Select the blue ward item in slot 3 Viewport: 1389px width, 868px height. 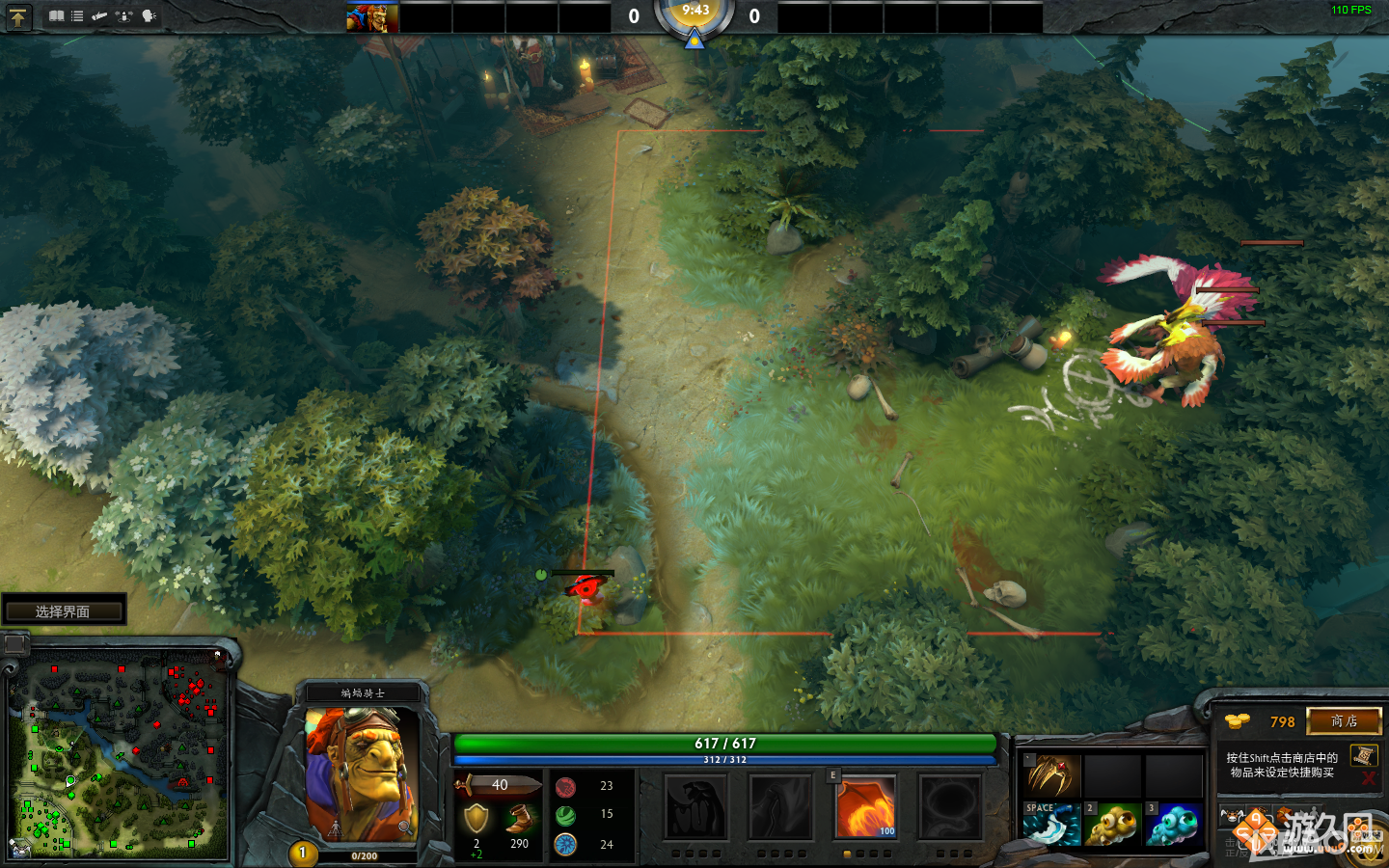(x=1173, y=826)
